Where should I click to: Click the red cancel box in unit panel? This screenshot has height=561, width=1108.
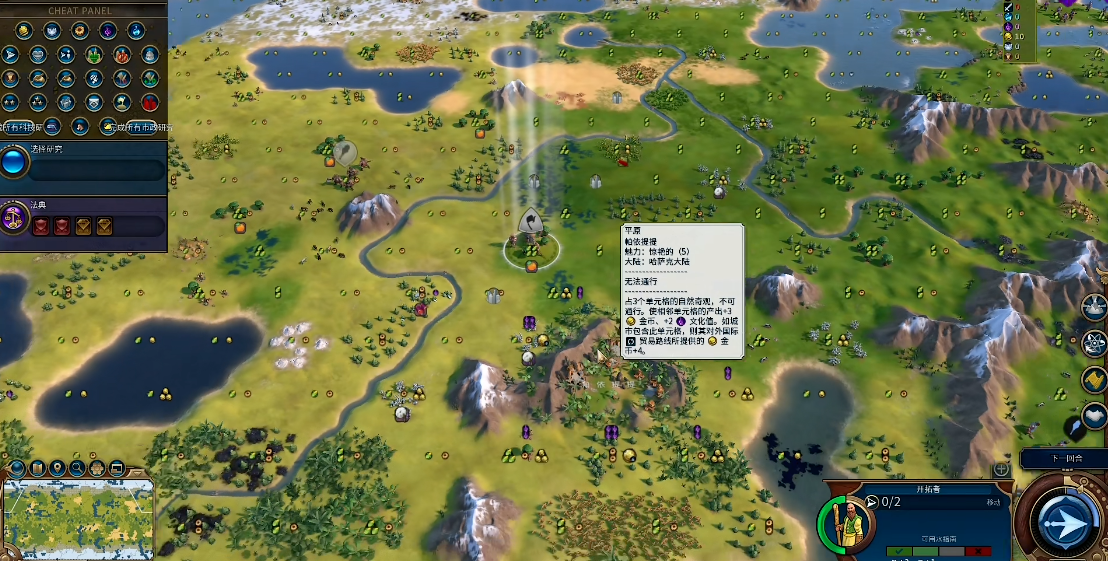(x=979, y=551)
